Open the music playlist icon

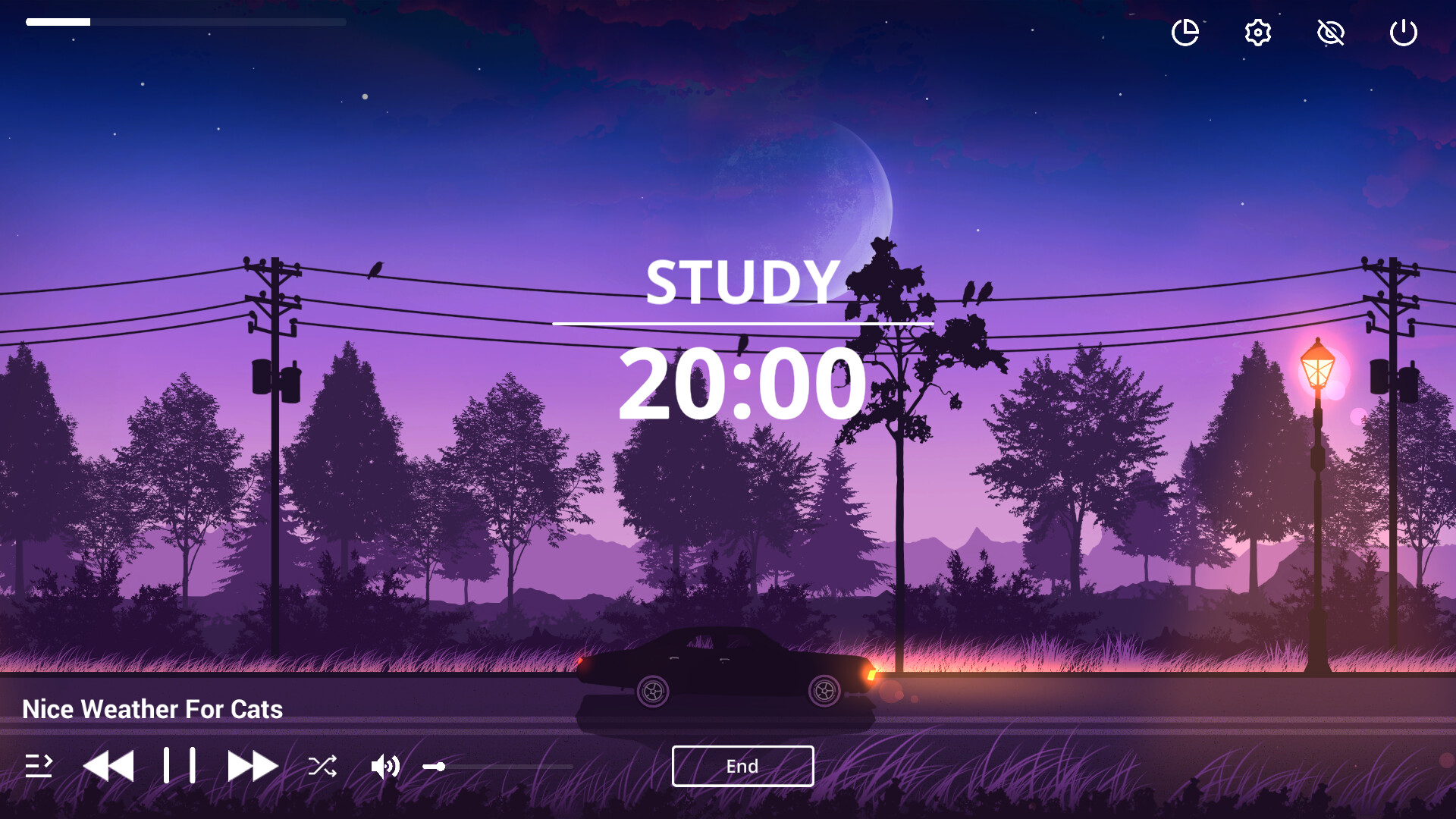[39, 766]
